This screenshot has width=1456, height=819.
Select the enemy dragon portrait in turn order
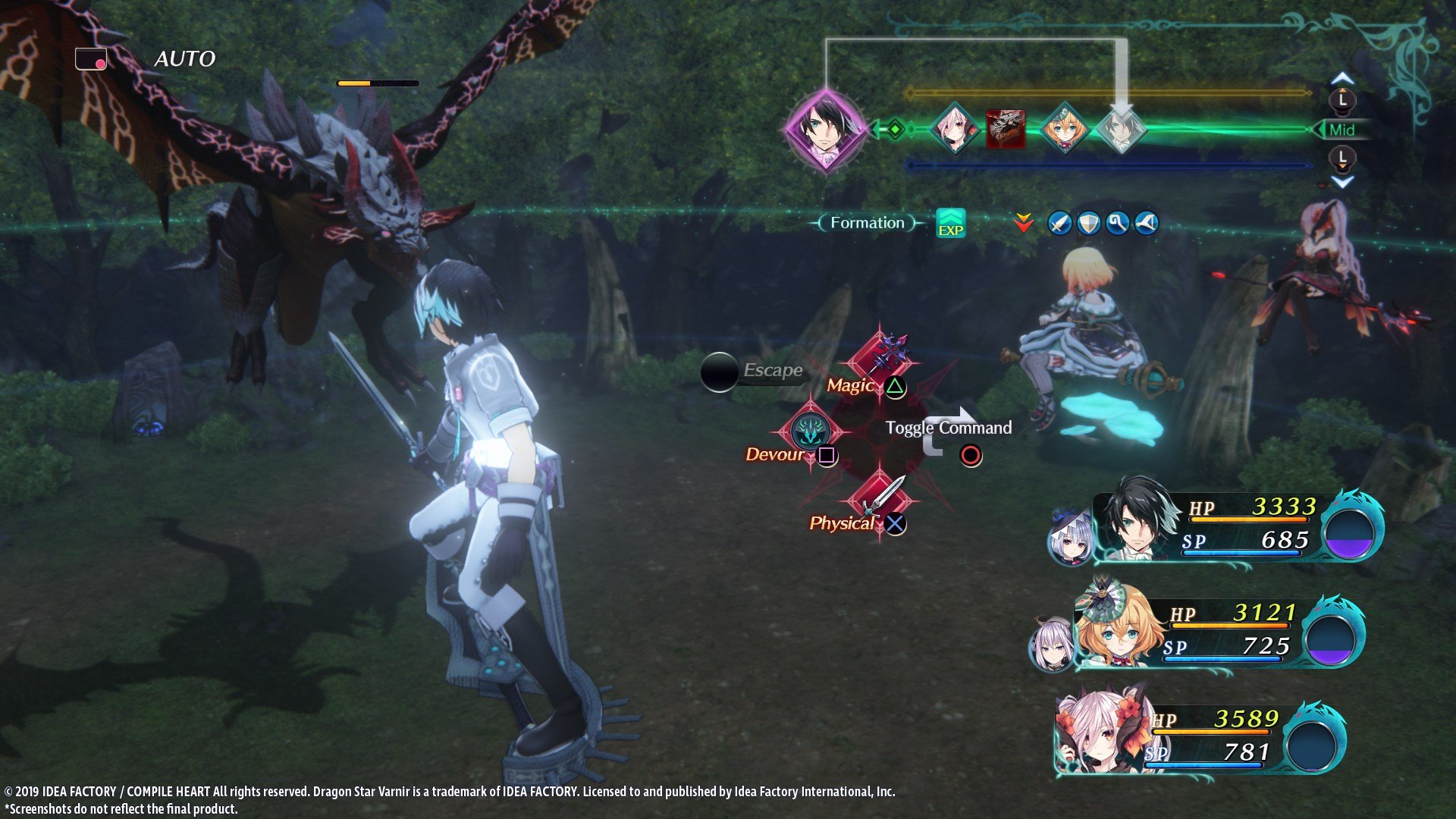pyautogui.click(x=1005, y=127)
